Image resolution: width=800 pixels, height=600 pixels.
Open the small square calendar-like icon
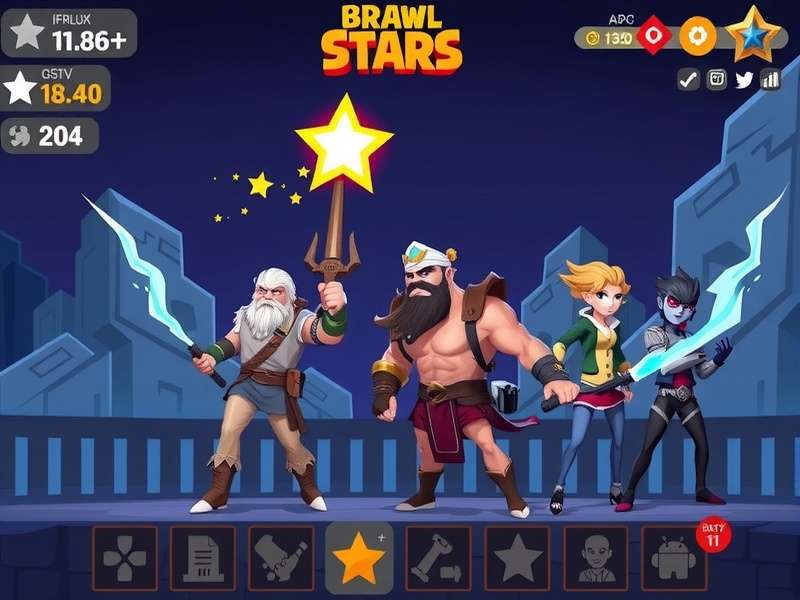[716, 80]
